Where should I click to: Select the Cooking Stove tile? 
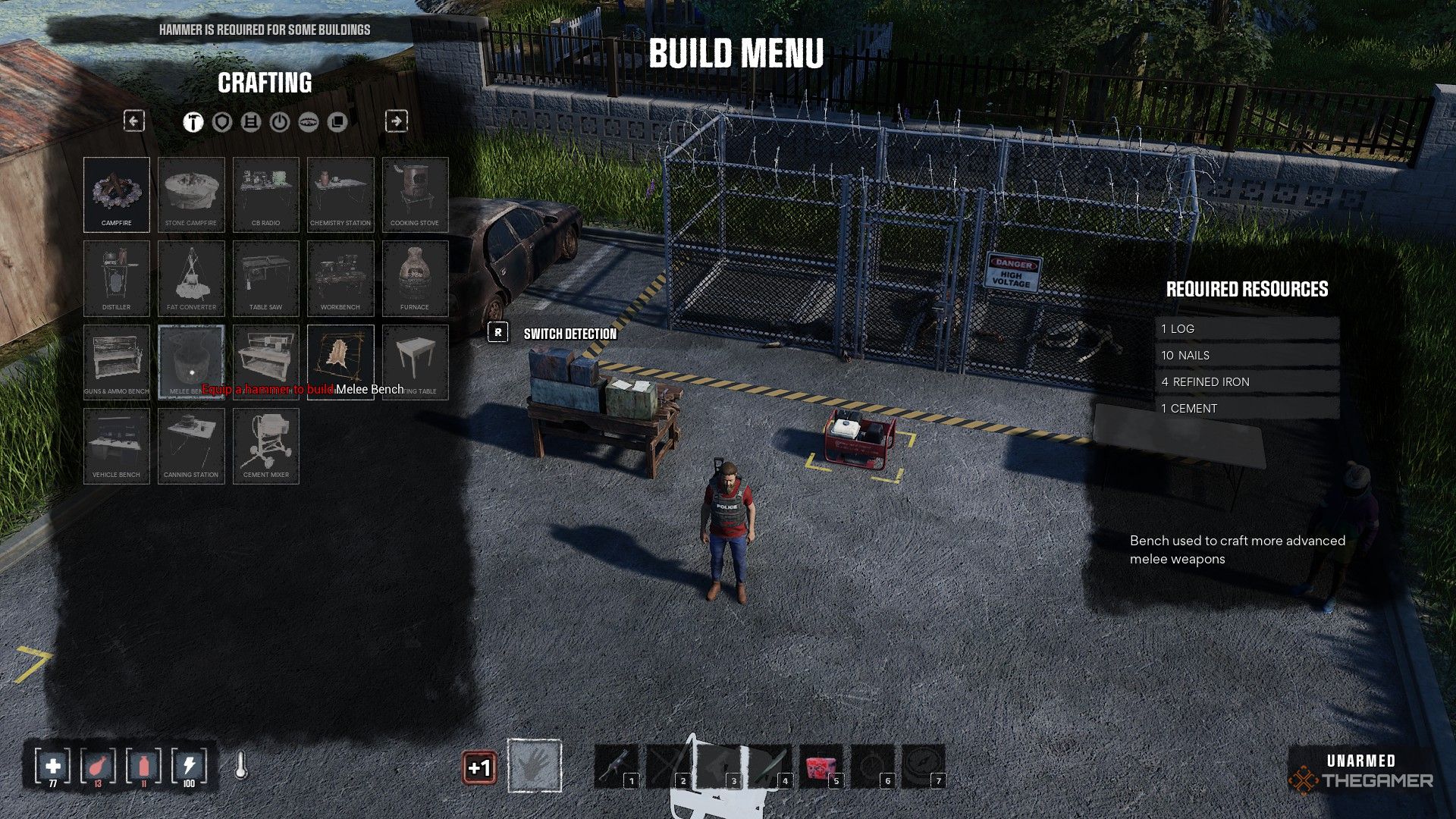click(415, 194)
